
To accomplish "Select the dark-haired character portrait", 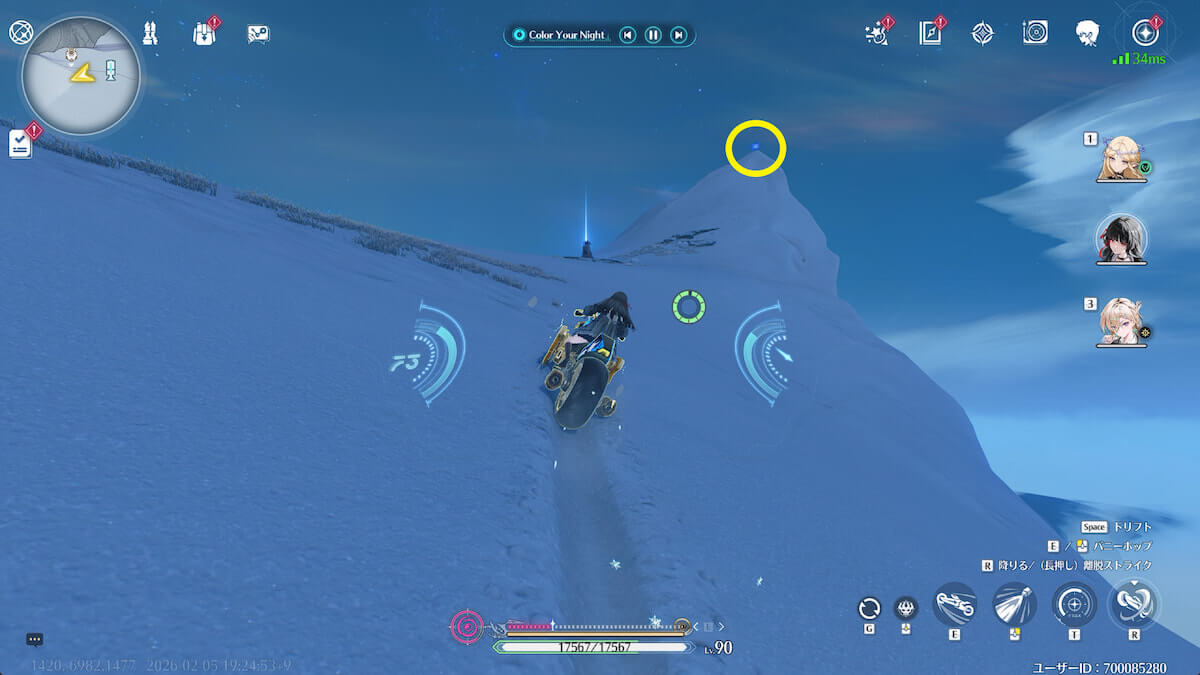I will 1121,240.
